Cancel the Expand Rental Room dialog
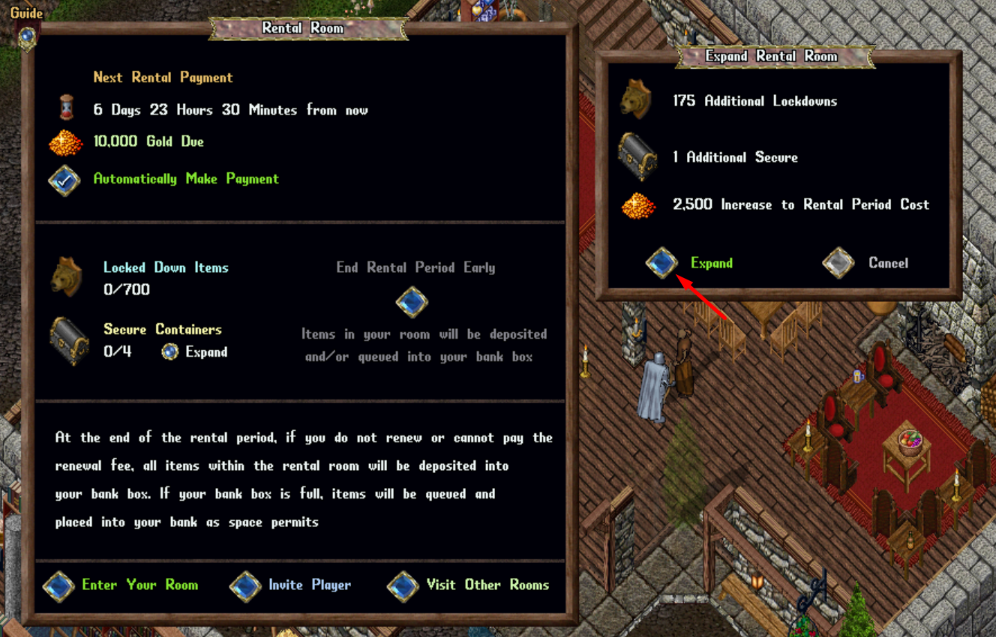Viewport: 996px width, 637px height. point(838,263)
